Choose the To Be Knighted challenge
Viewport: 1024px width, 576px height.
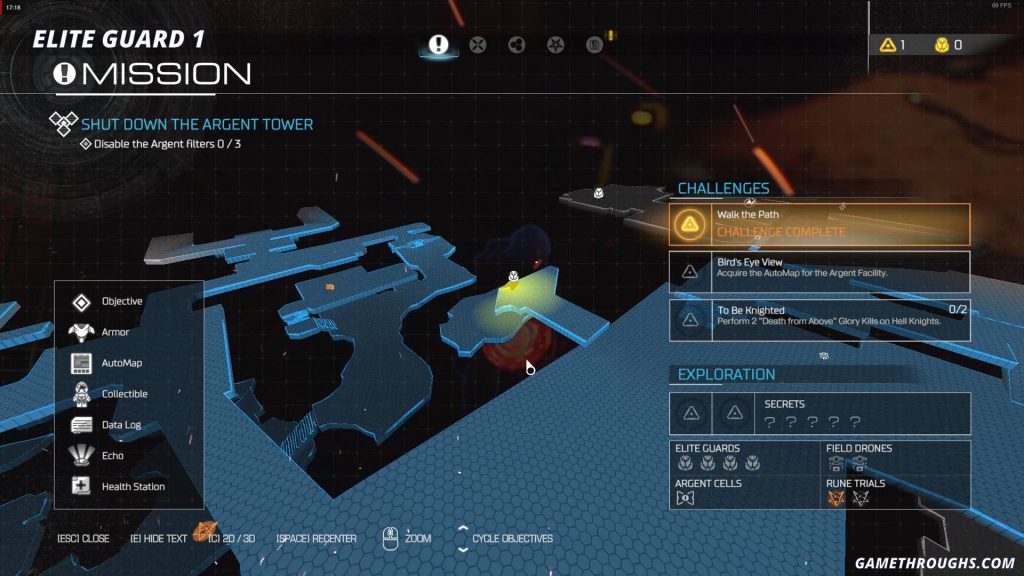(819, 319)
